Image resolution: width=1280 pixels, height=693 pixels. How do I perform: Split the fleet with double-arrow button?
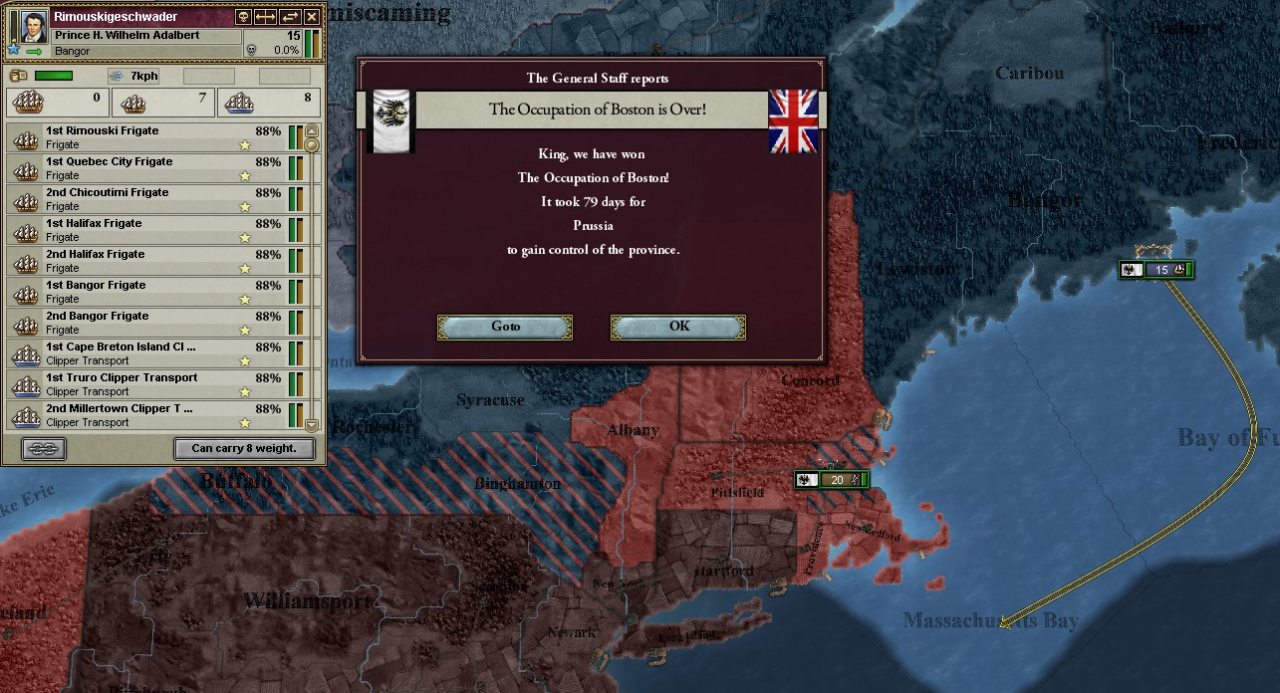266,17
